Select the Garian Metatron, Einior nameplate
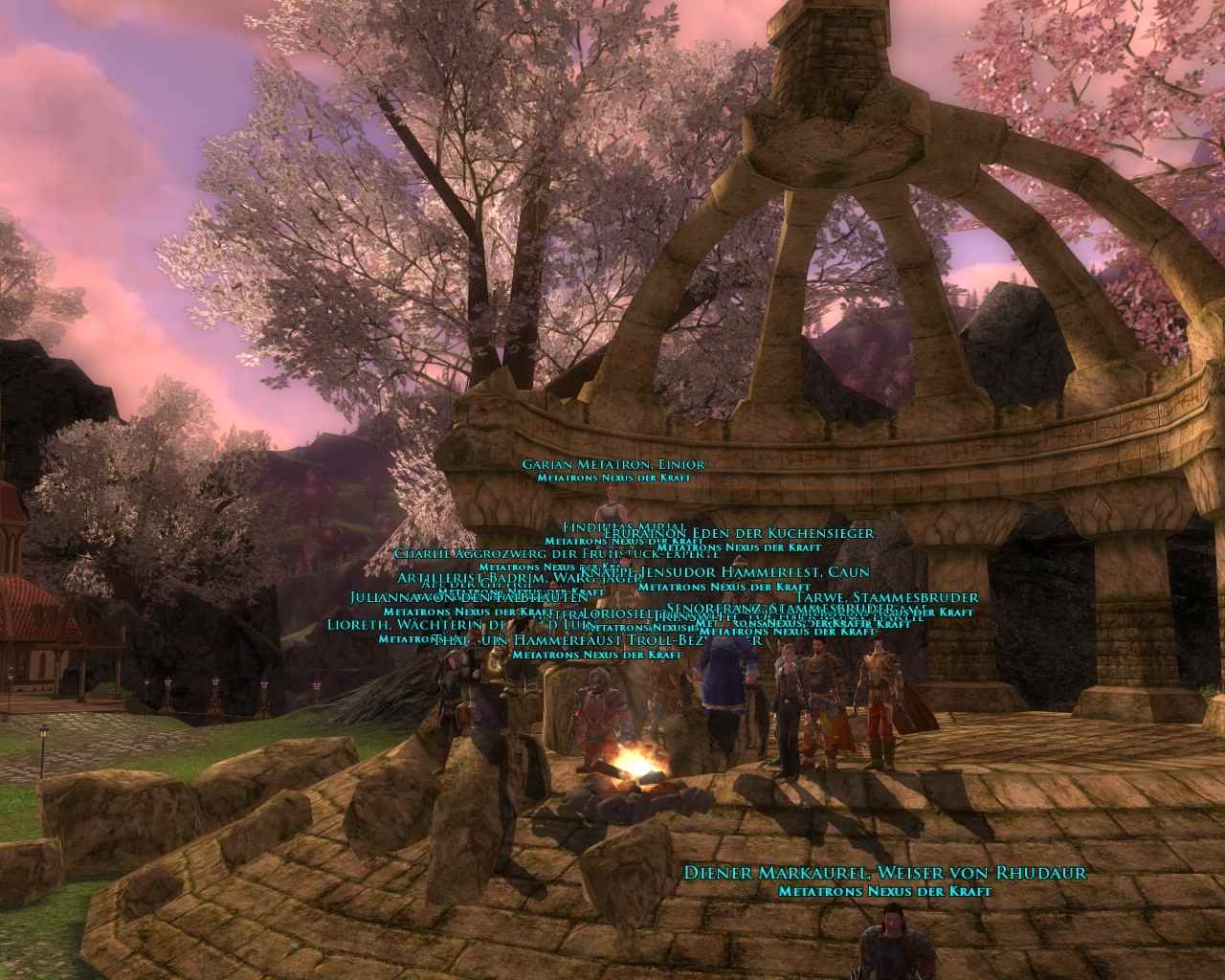Viewport: 1225px width, 980px height. [x=612, y=465]
